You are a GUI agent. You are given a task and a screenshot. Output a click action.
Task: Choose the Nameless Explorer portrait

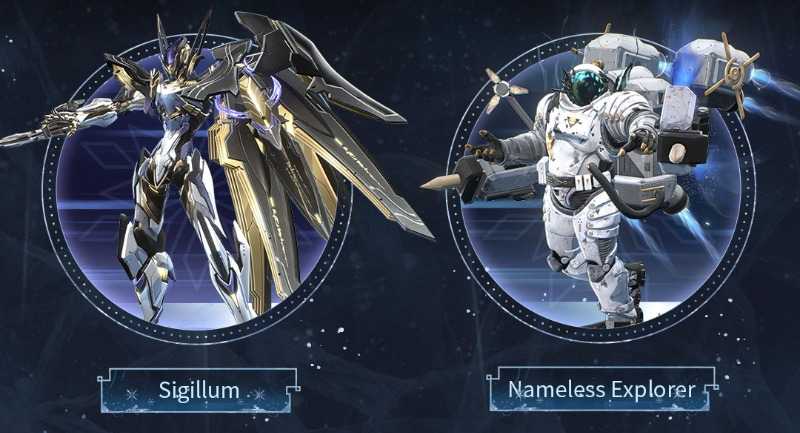point(600,185)
